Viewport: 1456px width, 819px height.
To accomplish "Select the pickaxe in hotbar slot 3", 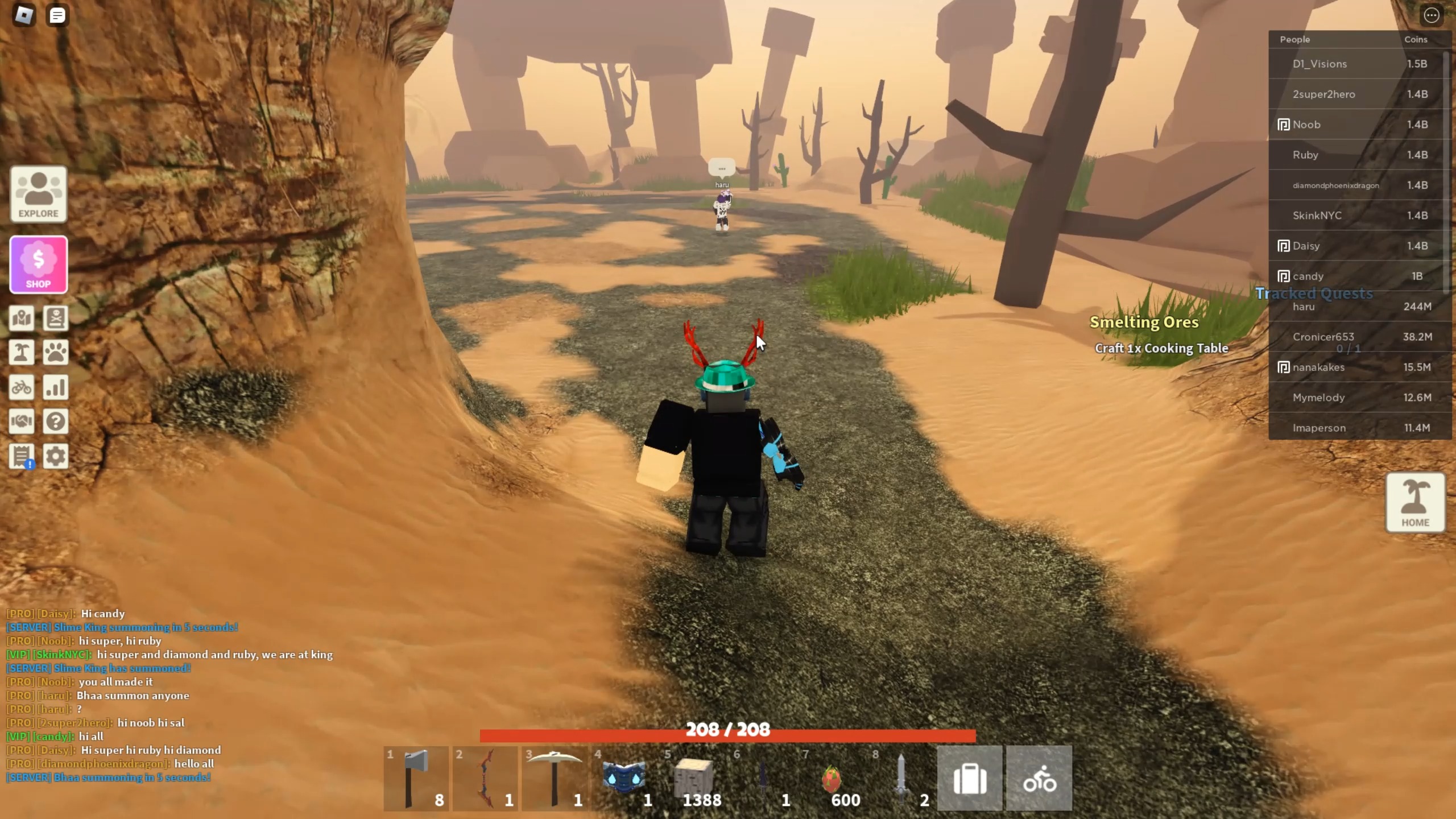I will coord(555,778).
